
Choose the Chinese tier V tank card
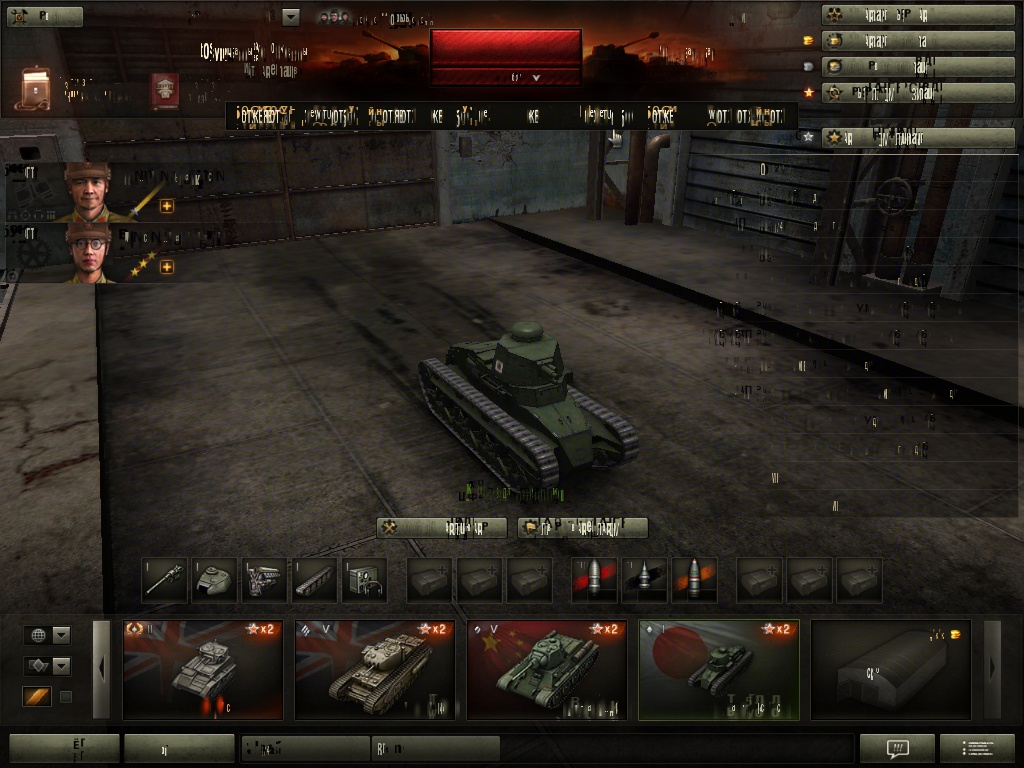[x=547, y=669]
